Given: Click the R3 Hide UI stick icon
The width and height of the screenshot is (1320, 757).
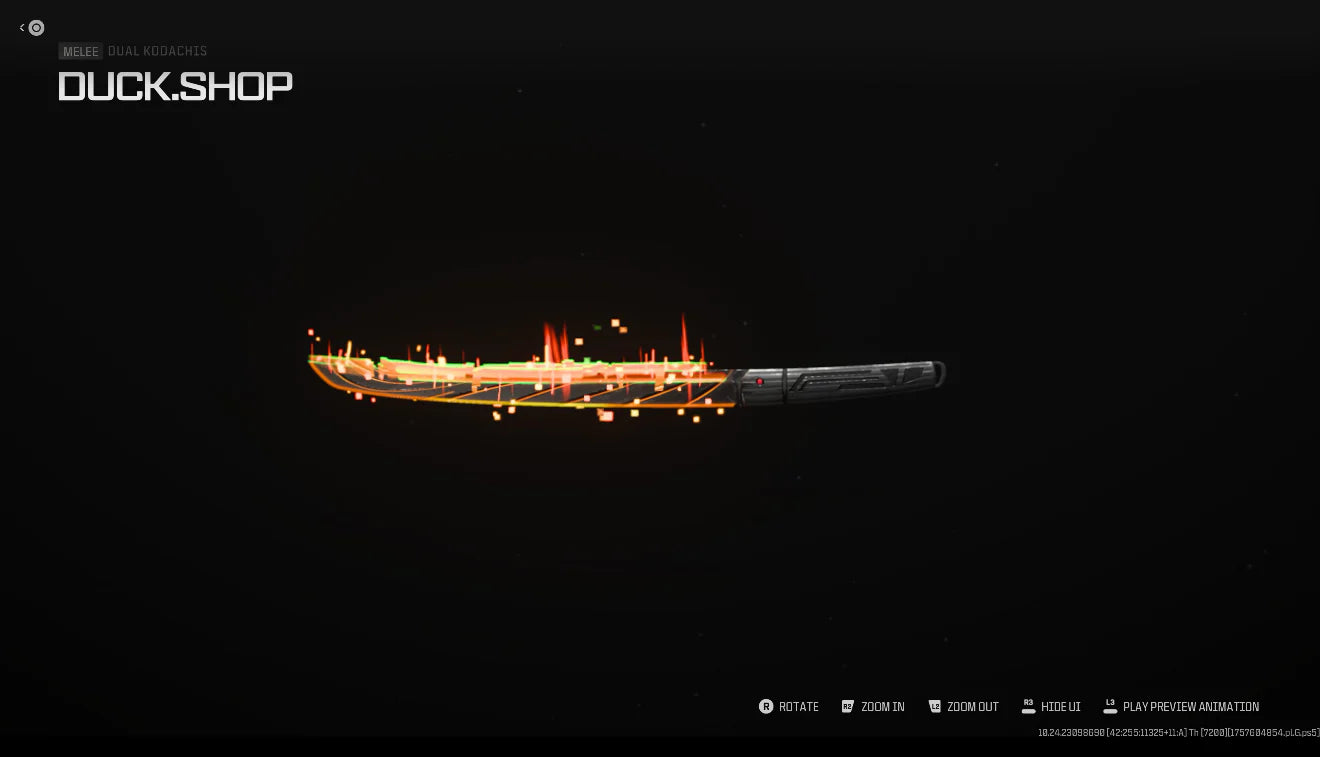Looking at the screenshot, I should [x=1028, y=707].
